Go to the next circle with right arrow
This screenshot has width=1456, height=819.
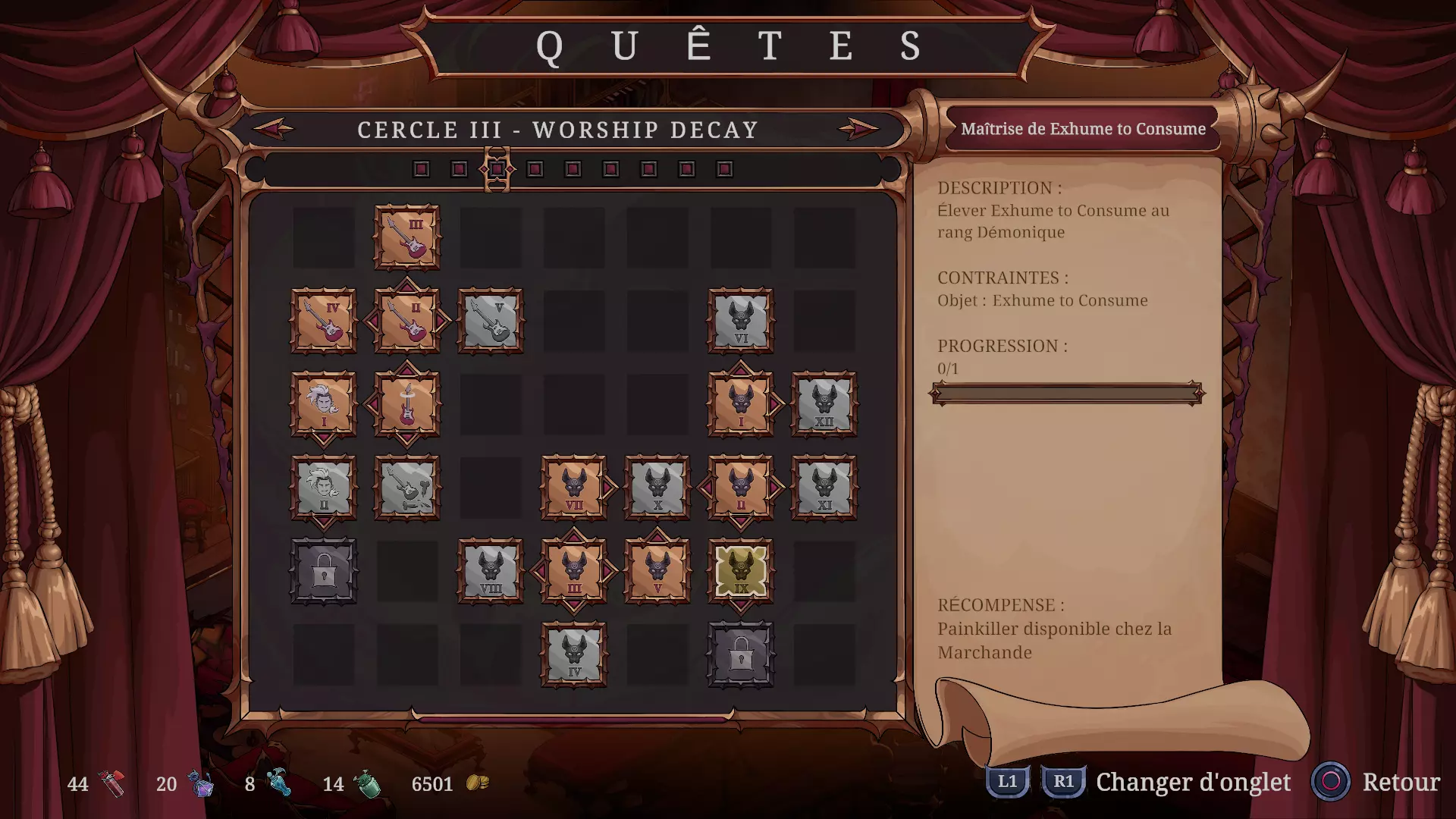(858, 129)
